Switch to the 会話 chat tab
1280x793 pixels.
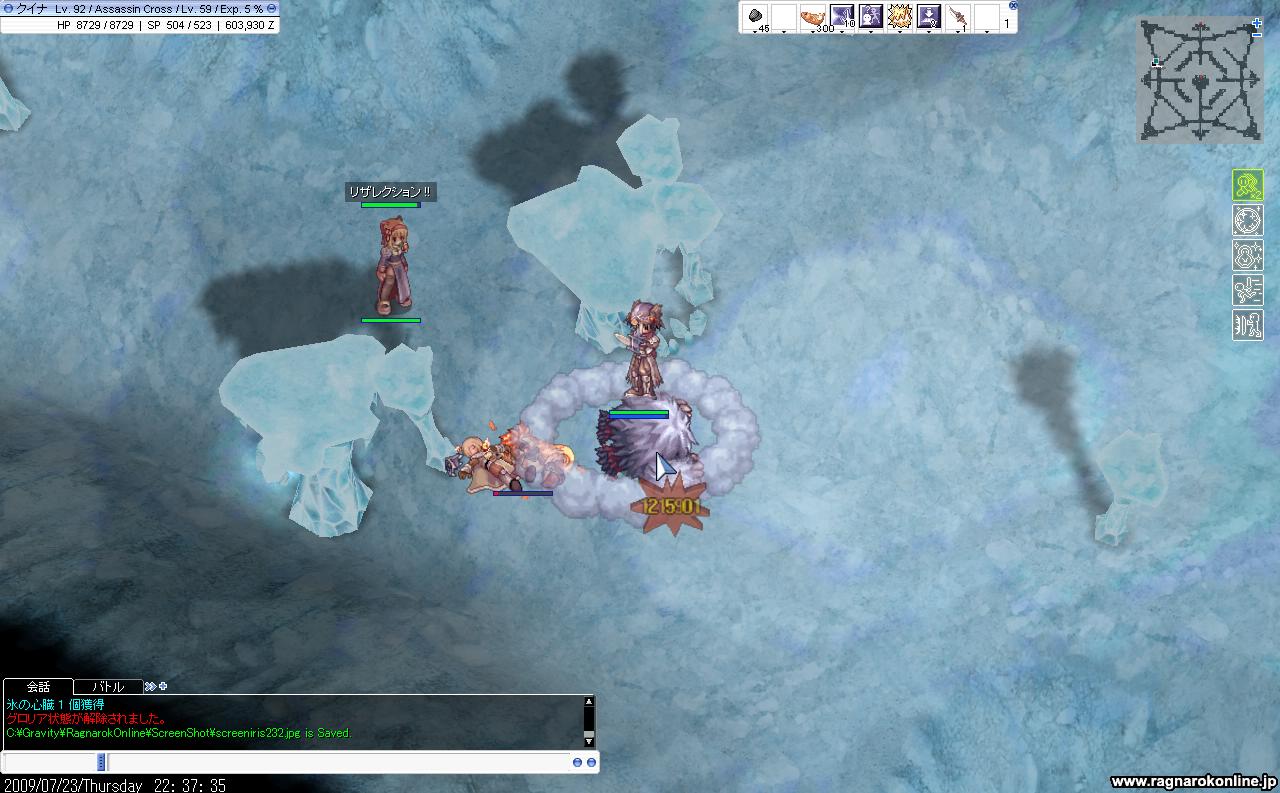(38, 687)
